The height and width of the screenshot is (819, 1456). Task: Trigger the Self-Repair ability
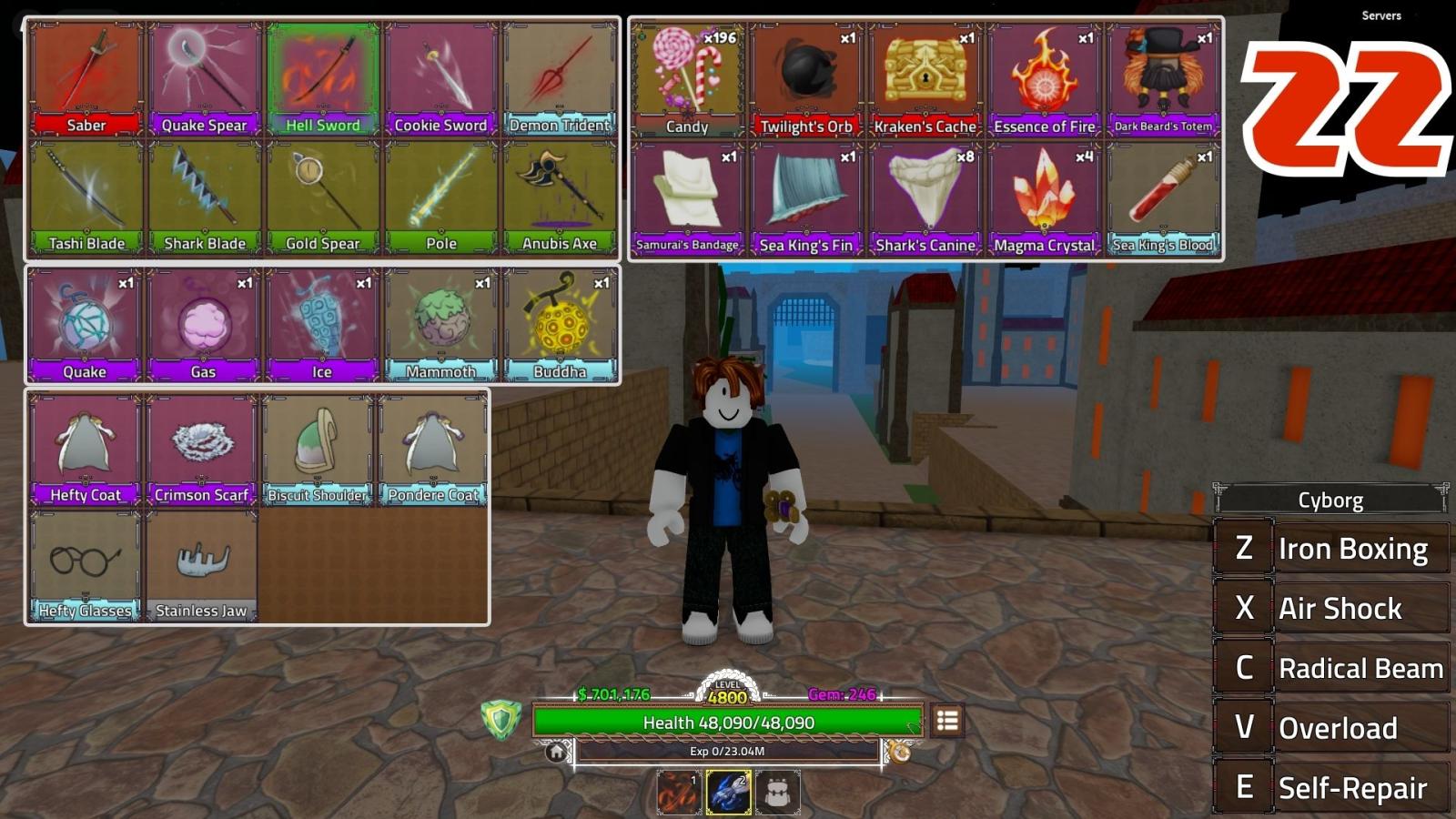(x=1332, y=787)
